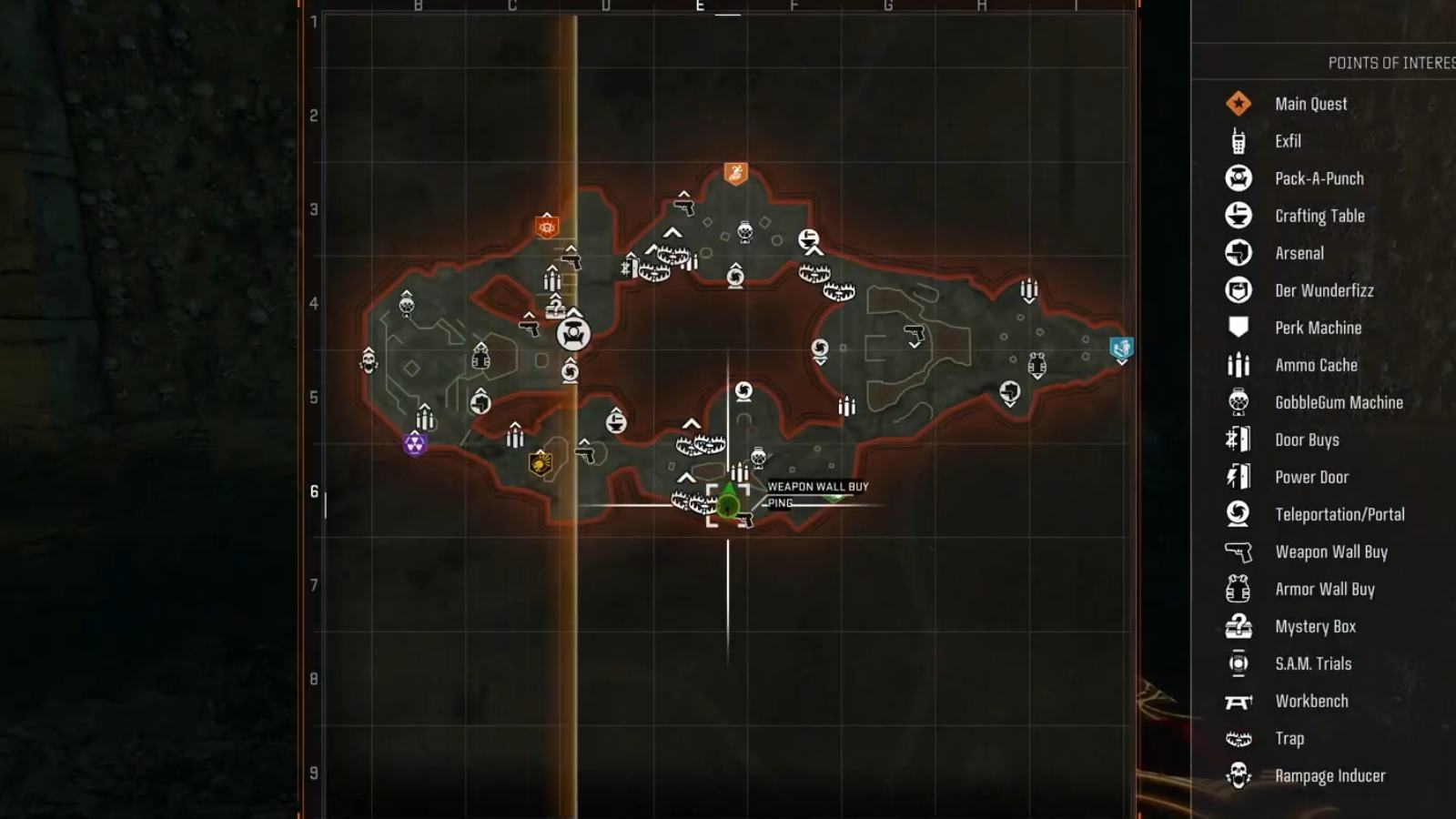Select GobbleGum Machine in the legend
1456x819 pixels.
[1339, 402]
